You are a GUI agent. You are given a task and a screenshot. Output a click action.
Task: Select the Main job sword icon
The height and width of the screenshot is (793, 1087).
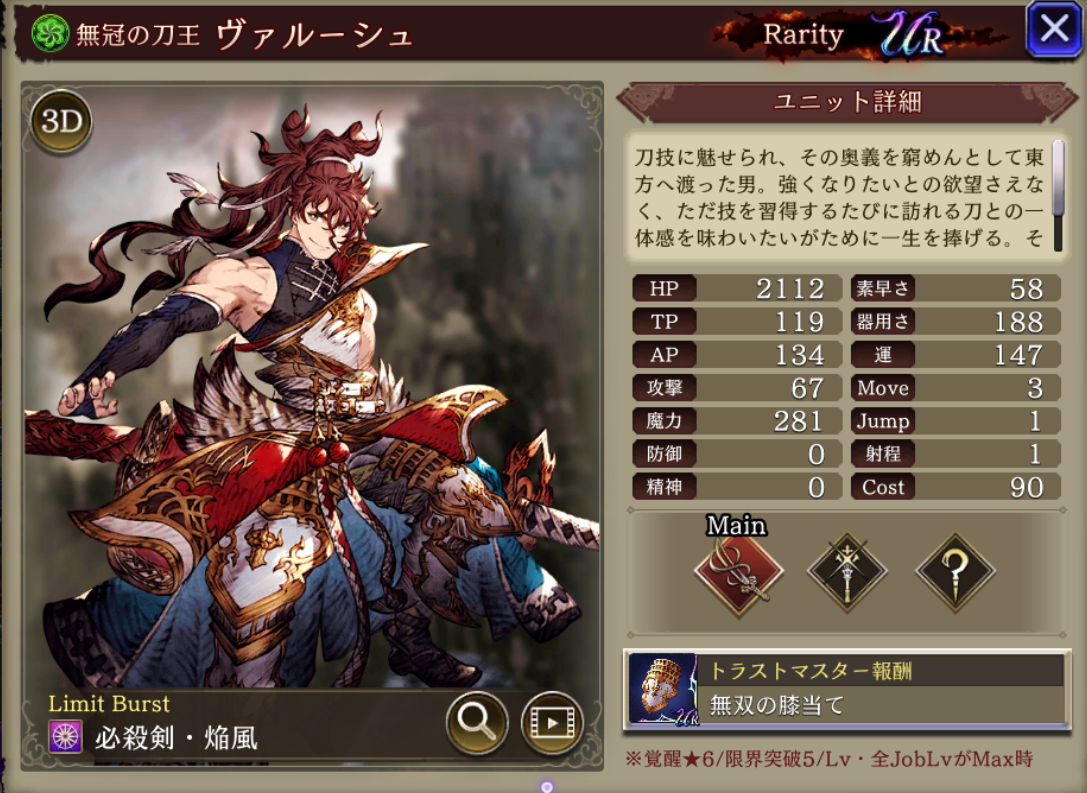tap(739, 573)
